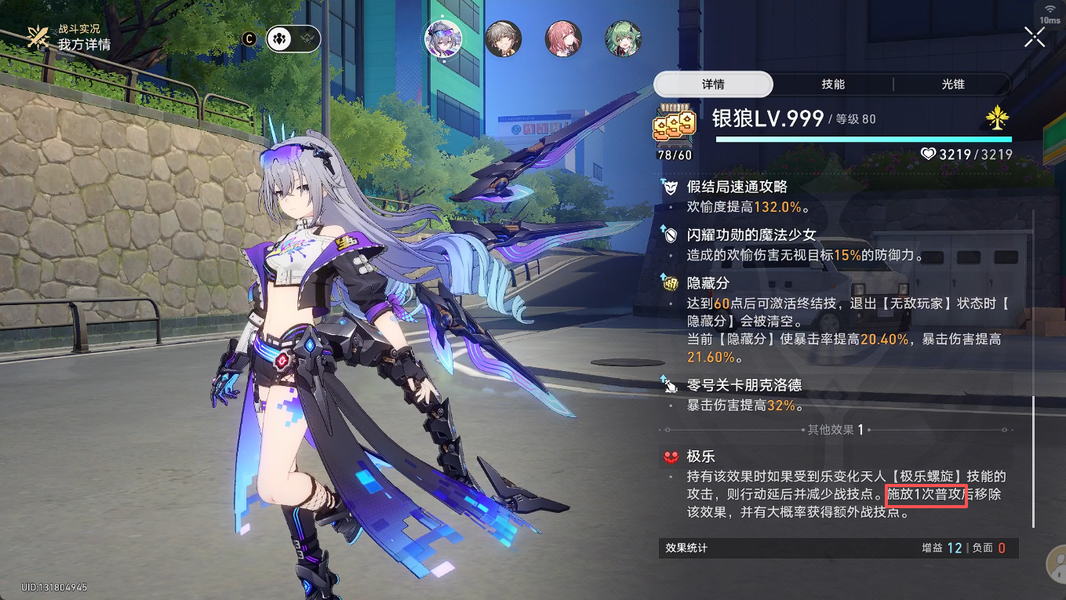The height and width of the screenshot is (600, 1066).
Task: Choose the pink-haired character portrait
Action: click(x=563, y=39)
